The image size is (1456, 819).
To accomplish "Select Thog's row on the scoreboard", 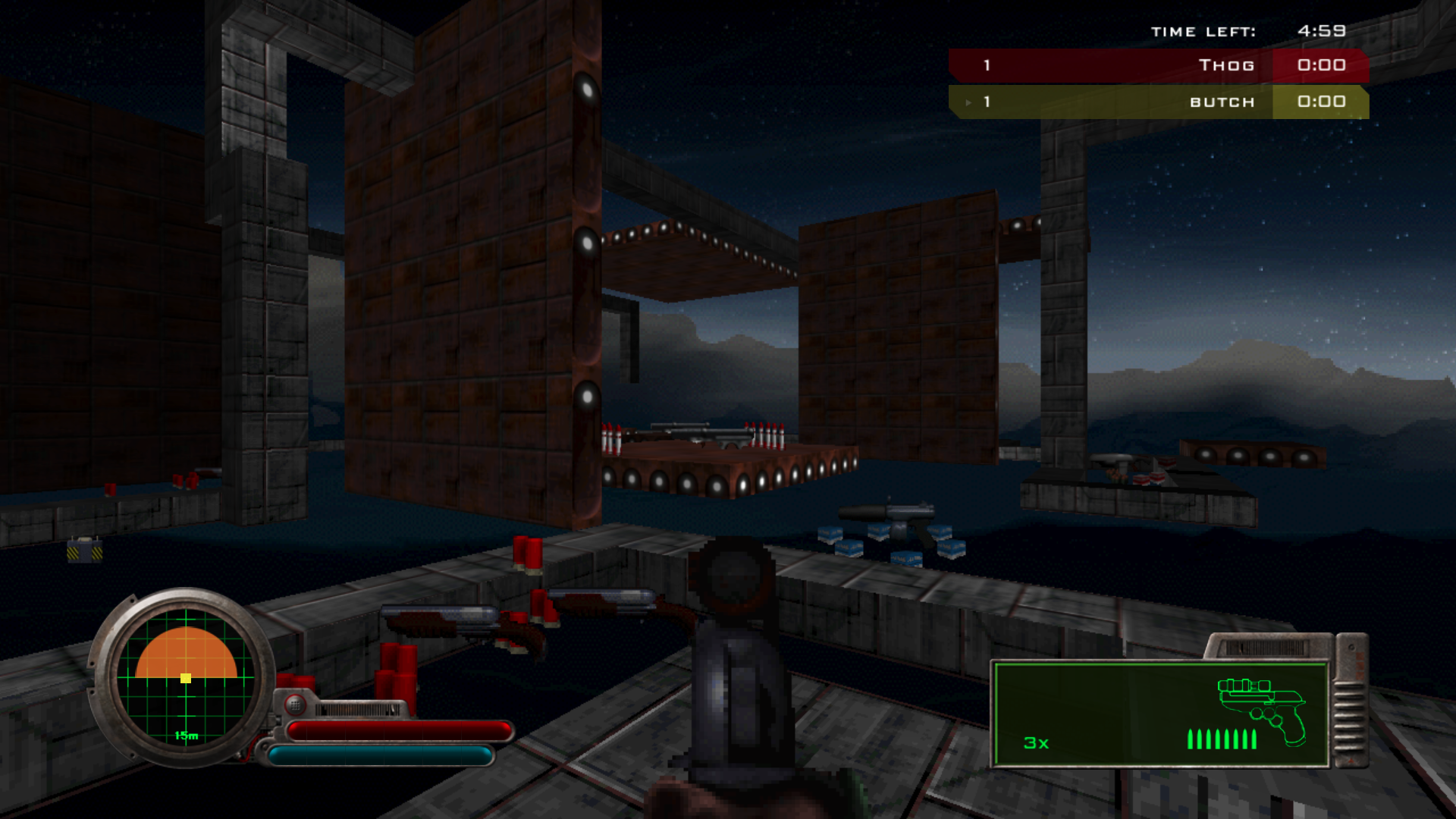I will [x=1158, y=65].
